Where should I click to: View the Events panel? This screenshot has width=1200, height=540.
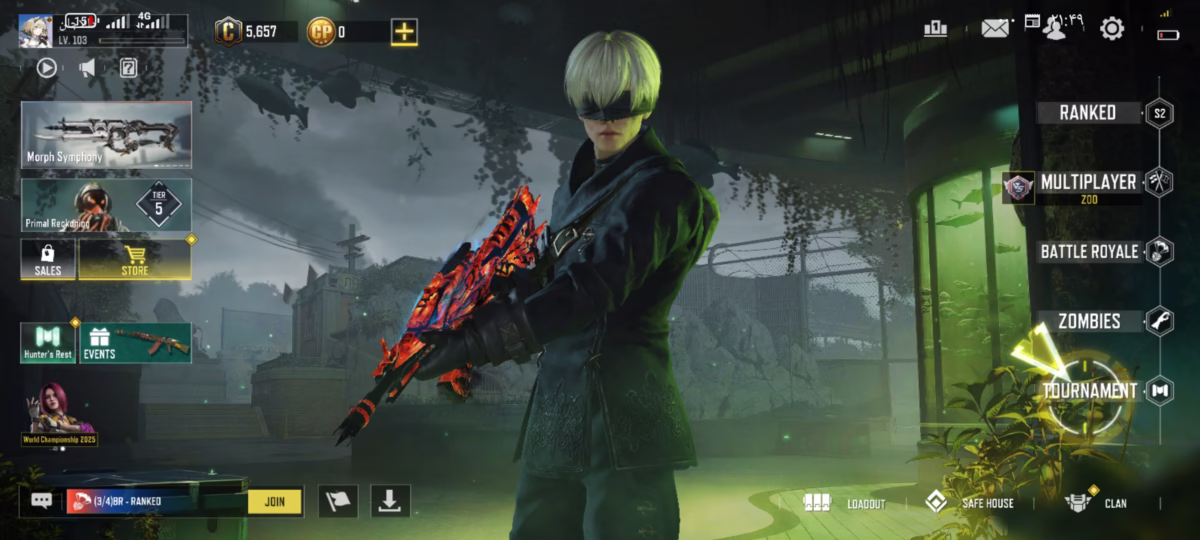click(136, 343)
